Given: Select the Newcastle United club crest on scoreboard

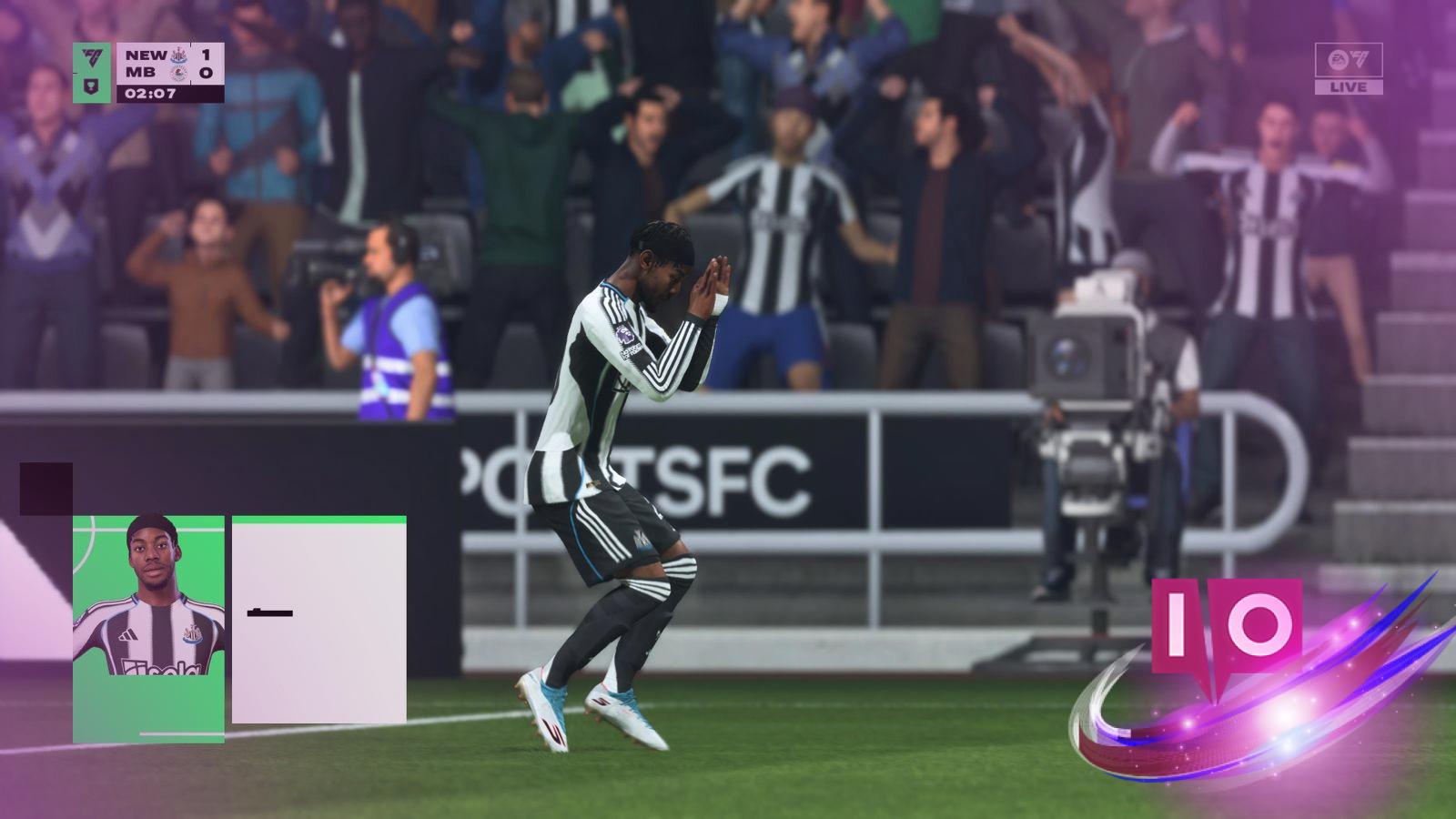Looking at the screenshot, I should click(178, 56).
